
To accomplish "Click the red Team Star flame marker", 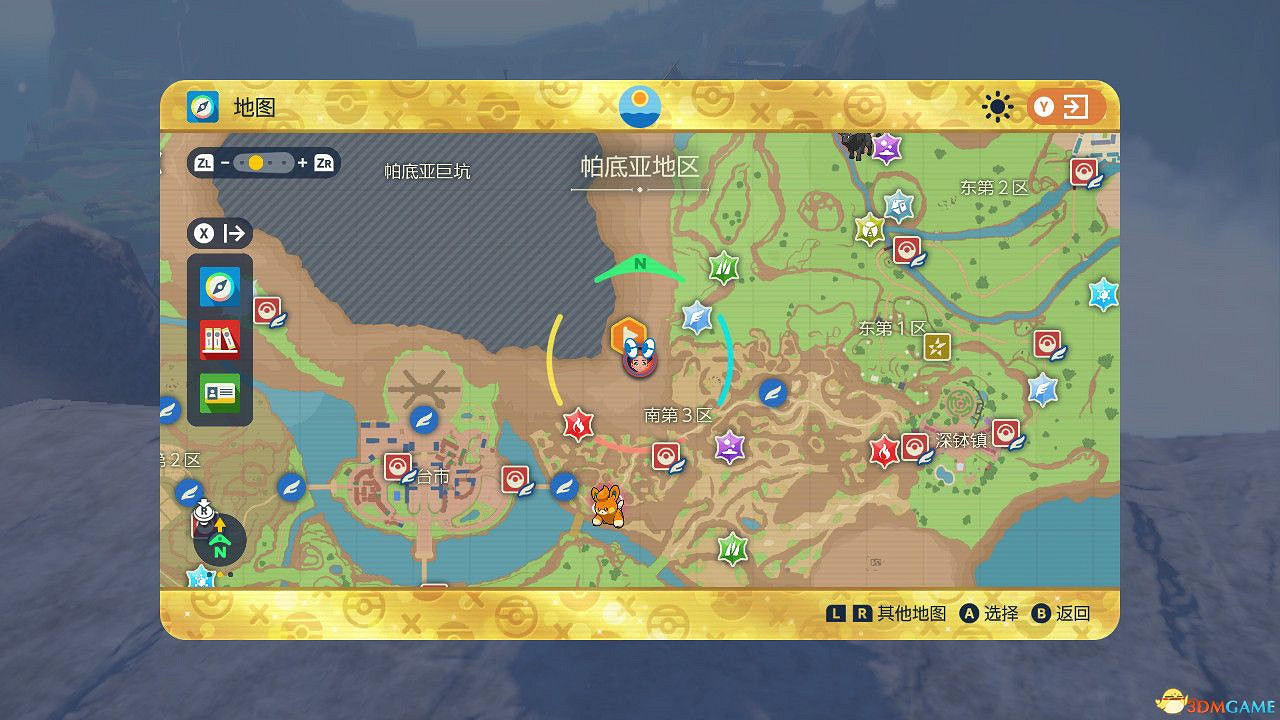I will [578, 424].
